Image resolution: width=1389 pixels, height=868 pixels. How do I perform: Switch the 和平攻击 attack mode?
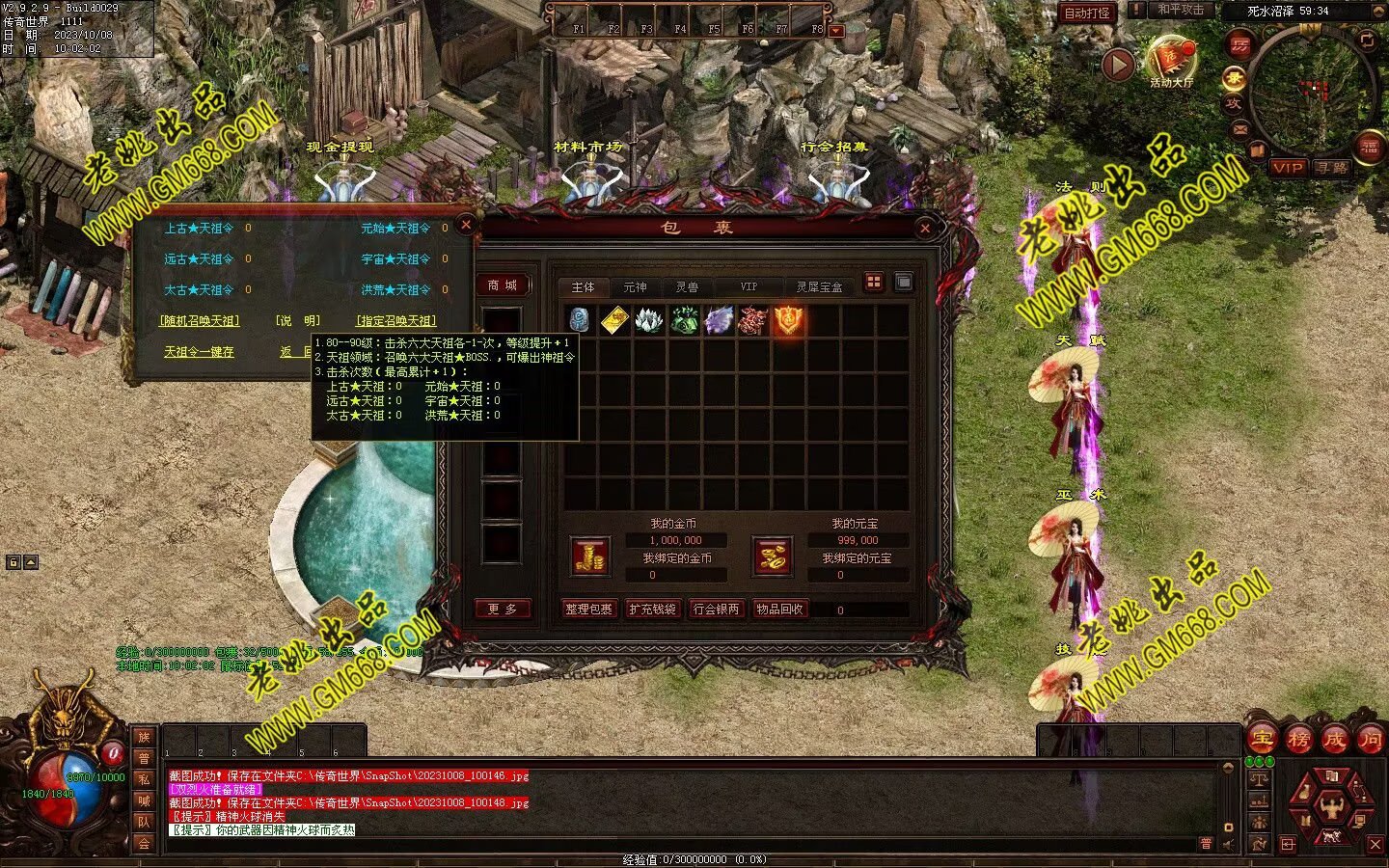tap(1181, 11)
